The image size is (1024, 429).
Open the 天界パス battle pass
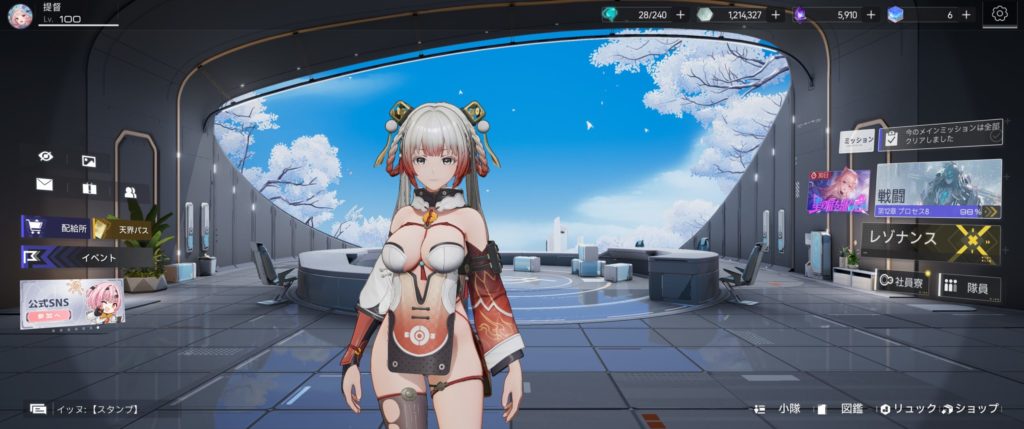[122, 228]
